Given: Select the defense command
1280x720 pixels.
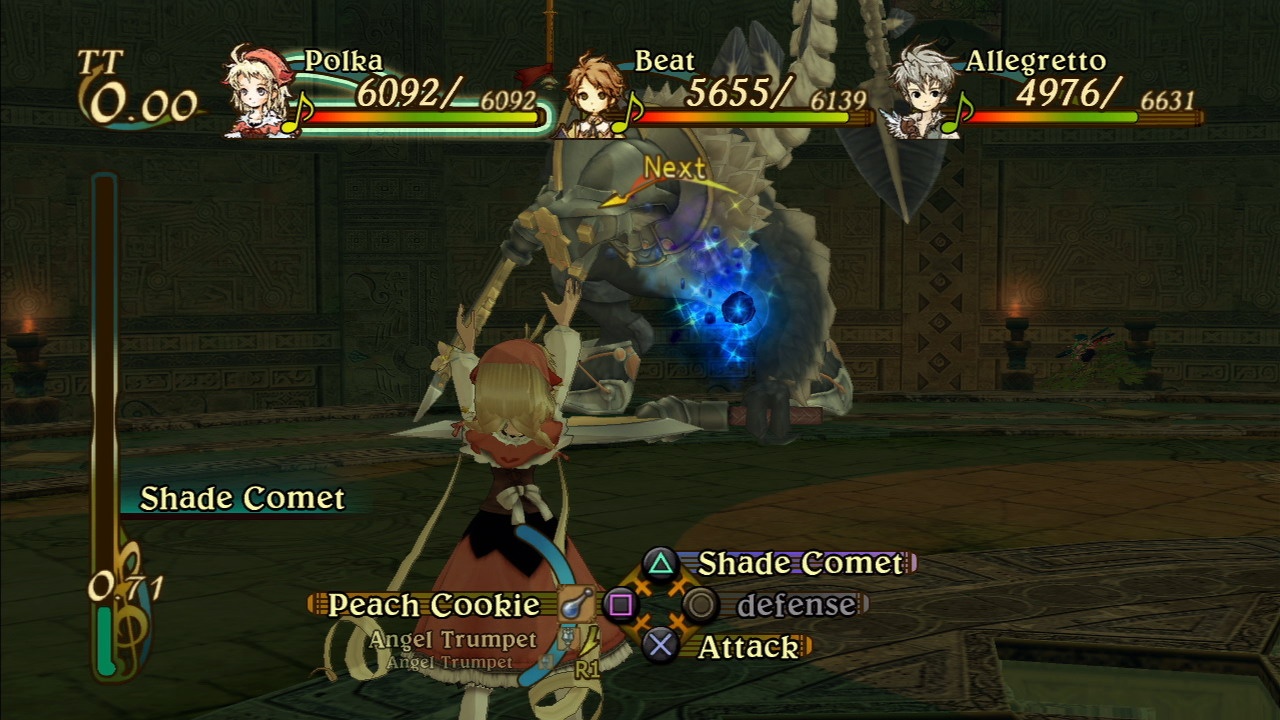Looking at the screenshot, I should click(796, 605).
